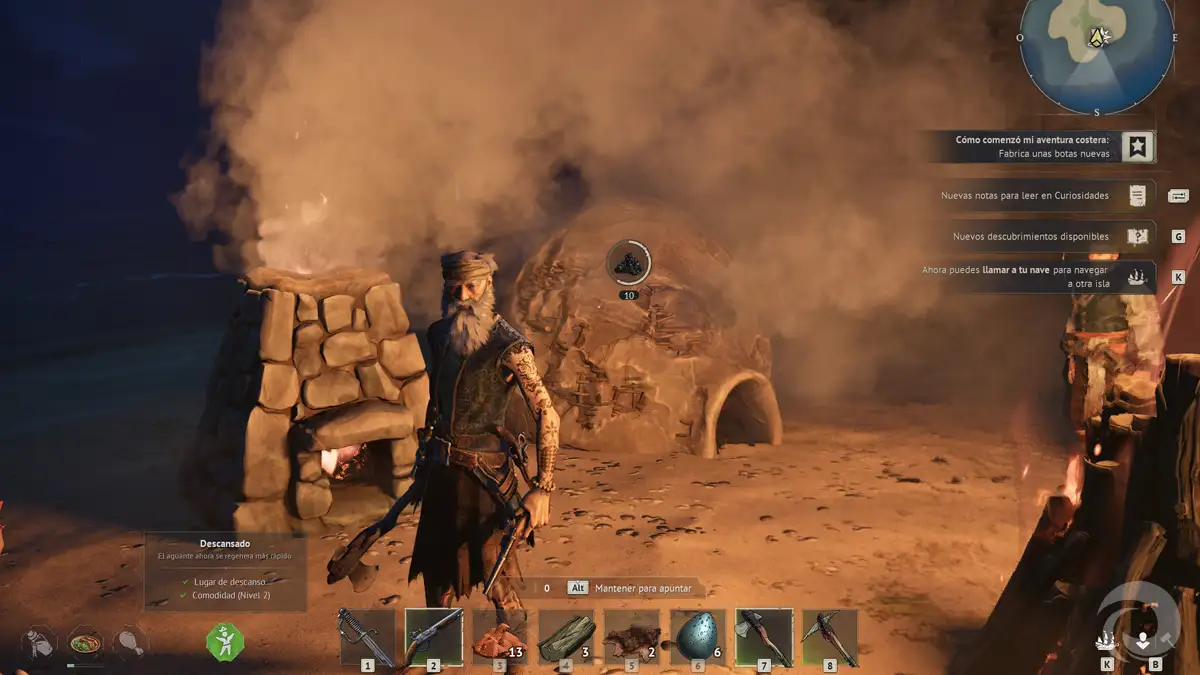
Task: Open the new Curiosidades notes notification
Action: click(x=1040, y=196)
